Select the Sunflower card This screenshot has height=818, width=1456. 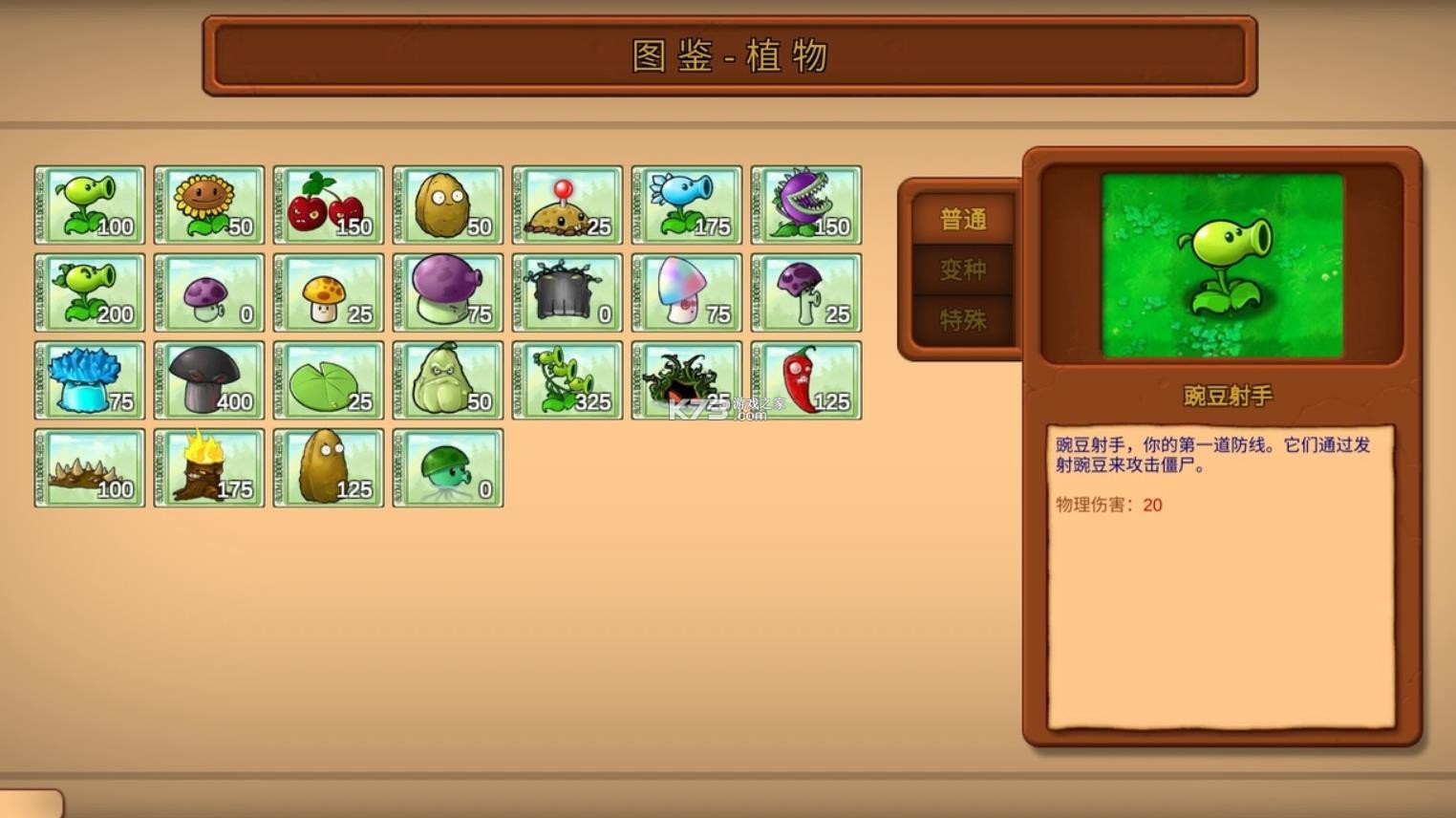click(x=208, y=204)
